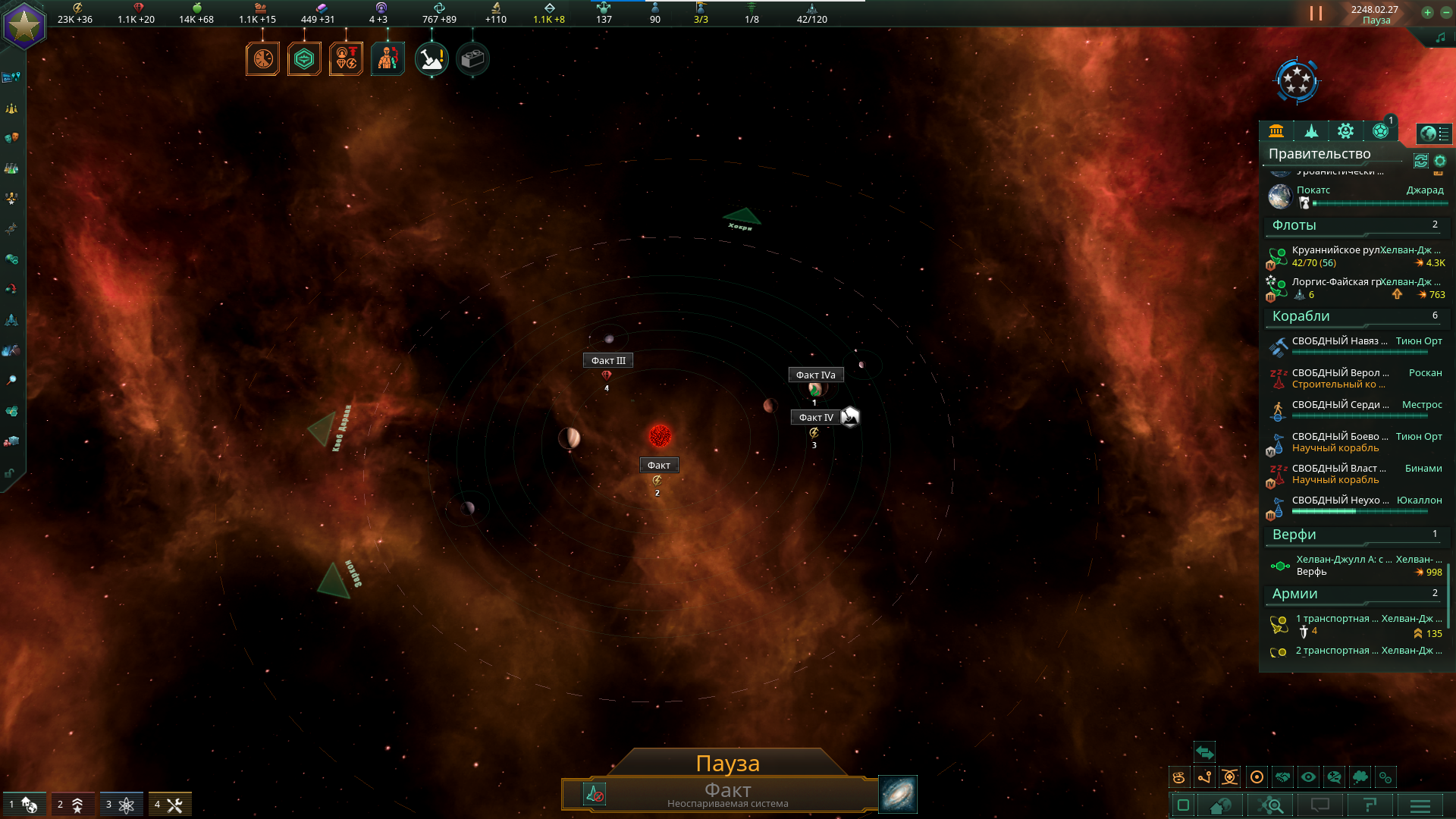Click the clock notification alert icon
1456x819 pixels.
click(263, 59)
